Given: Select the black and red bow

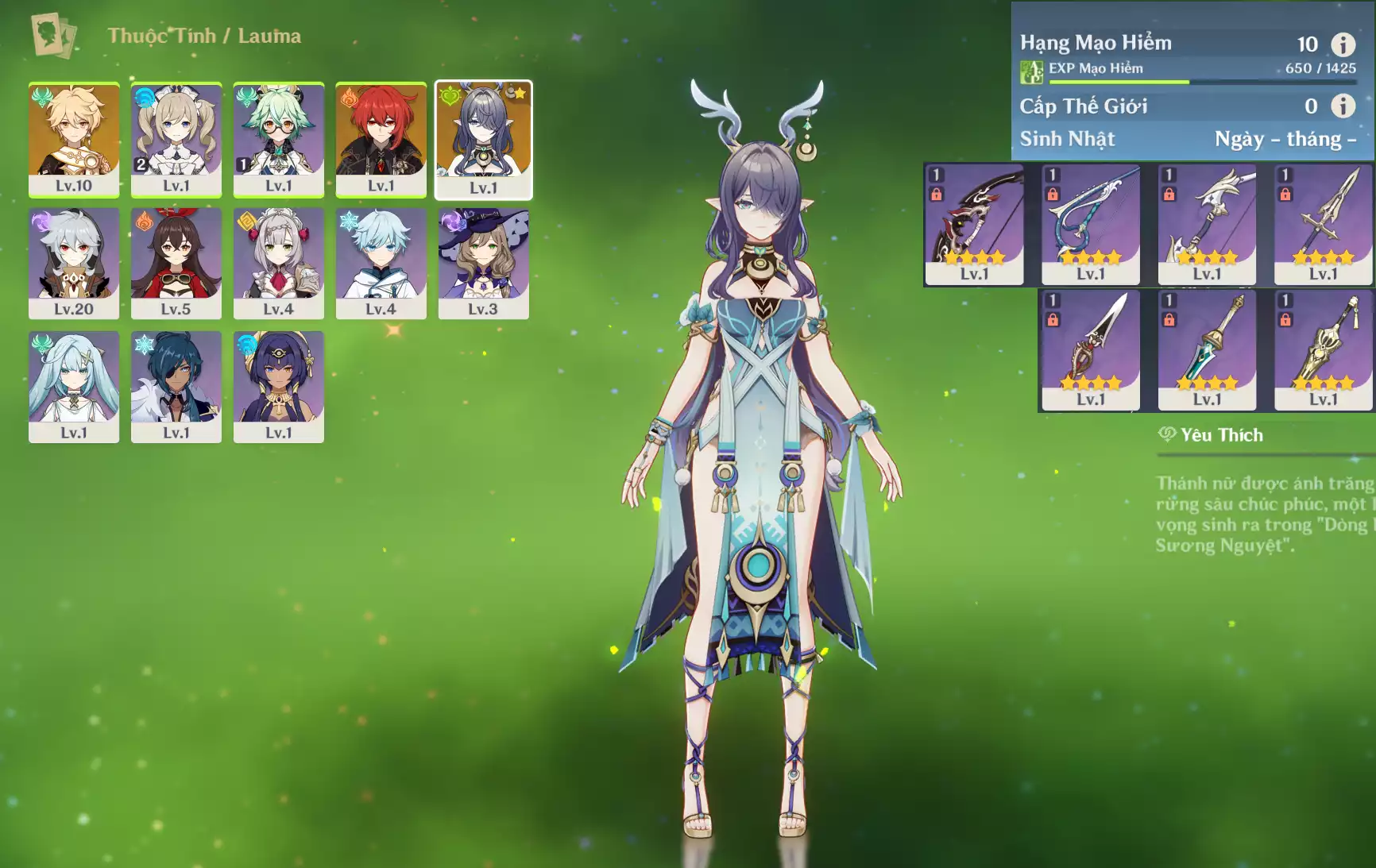Looking at the screenshot, I should pos(974,224).
